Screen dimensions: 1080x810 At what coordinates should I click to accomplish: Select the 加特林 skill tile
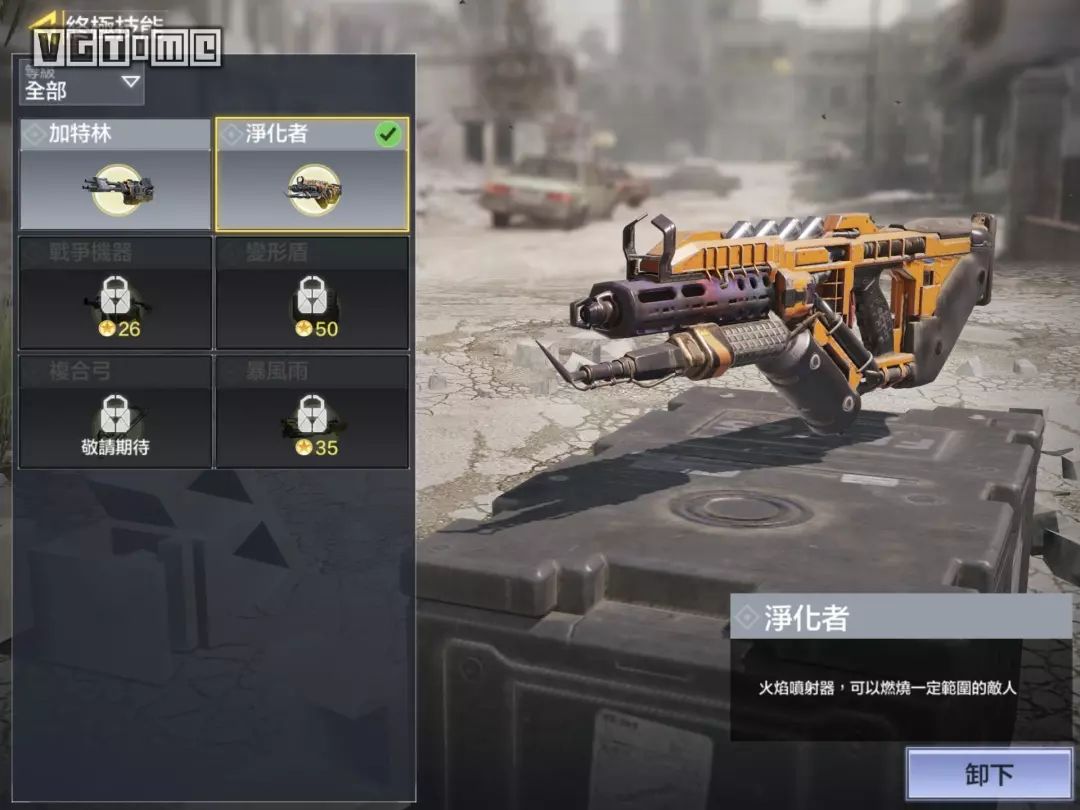(115, 175)
